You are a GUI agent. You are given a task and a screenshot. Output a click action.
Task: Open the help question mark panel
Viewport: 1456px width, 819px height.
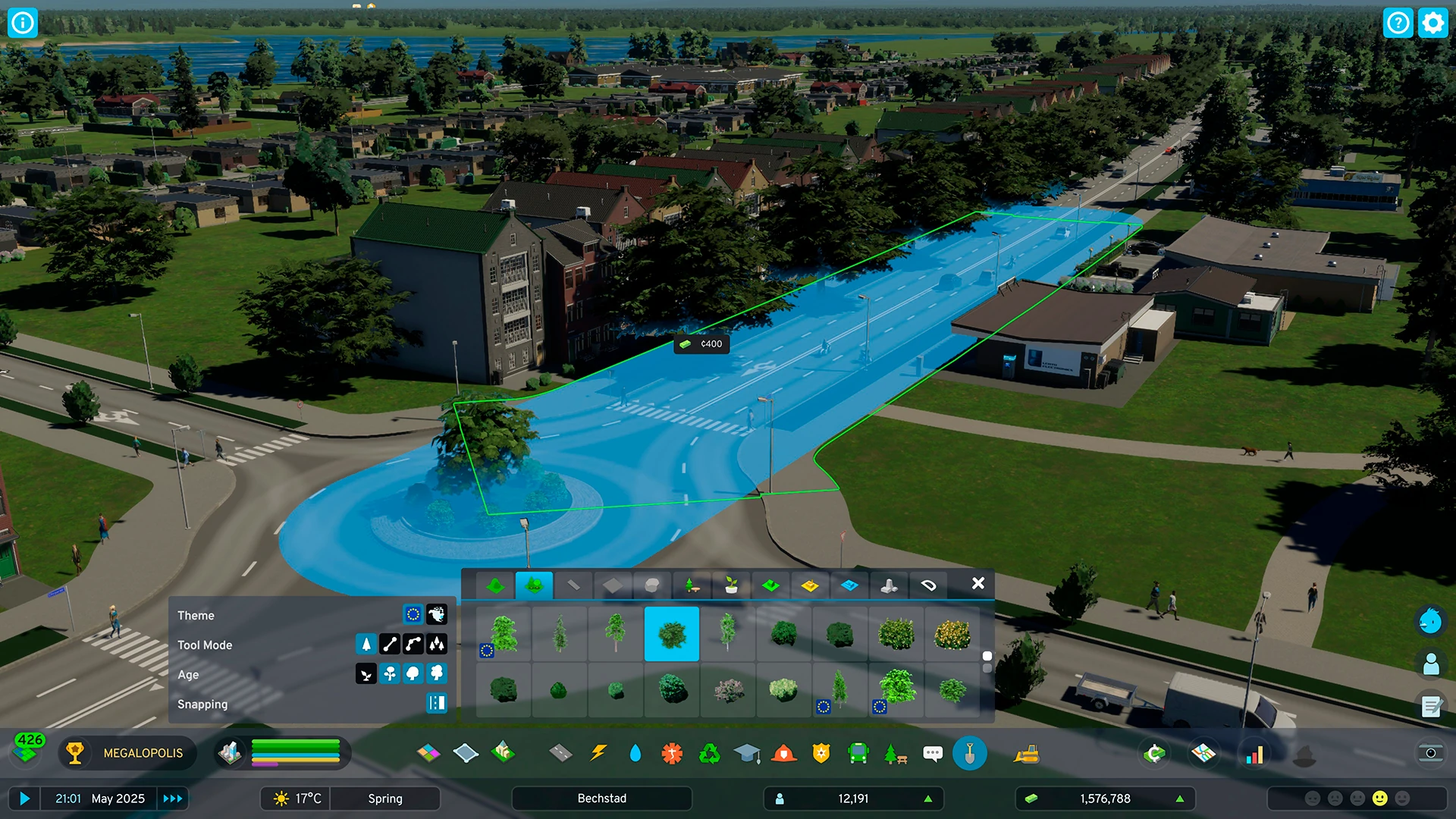click(1398, 24)
